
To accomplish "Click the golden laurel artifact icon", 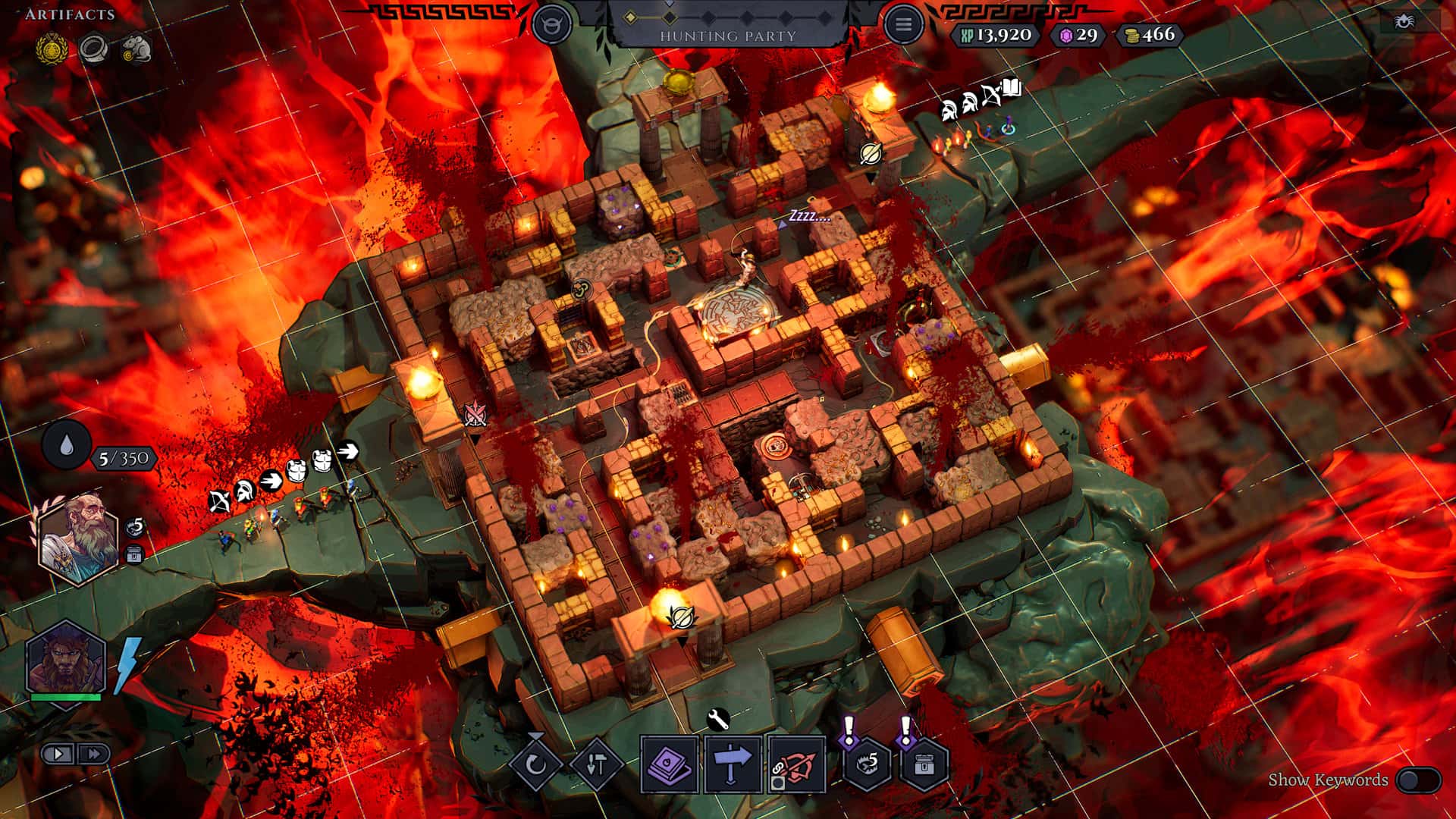I will 52,47.
